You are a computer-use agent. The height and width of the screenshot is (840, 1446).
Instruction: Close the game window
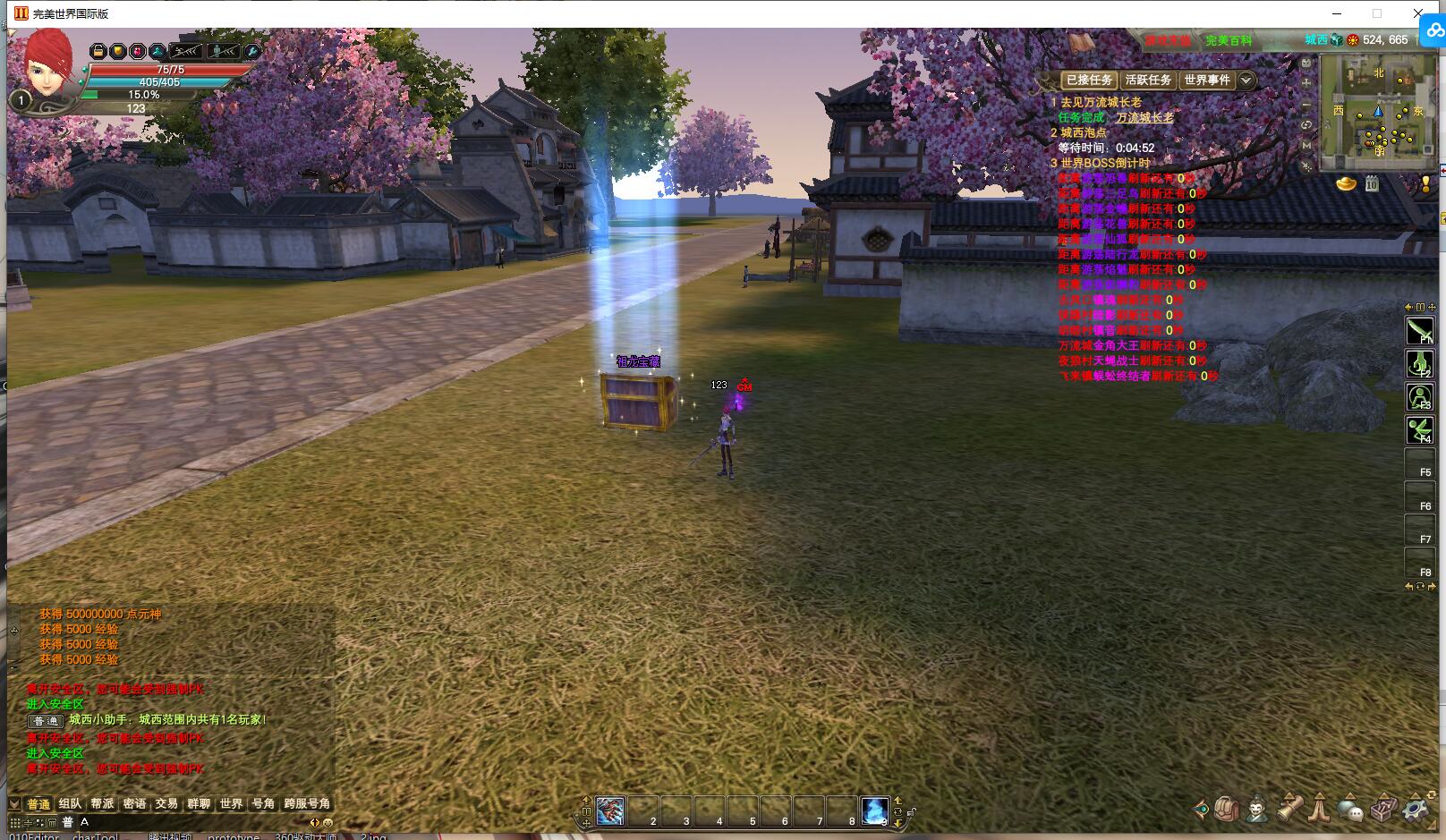tap(1418, 13)
